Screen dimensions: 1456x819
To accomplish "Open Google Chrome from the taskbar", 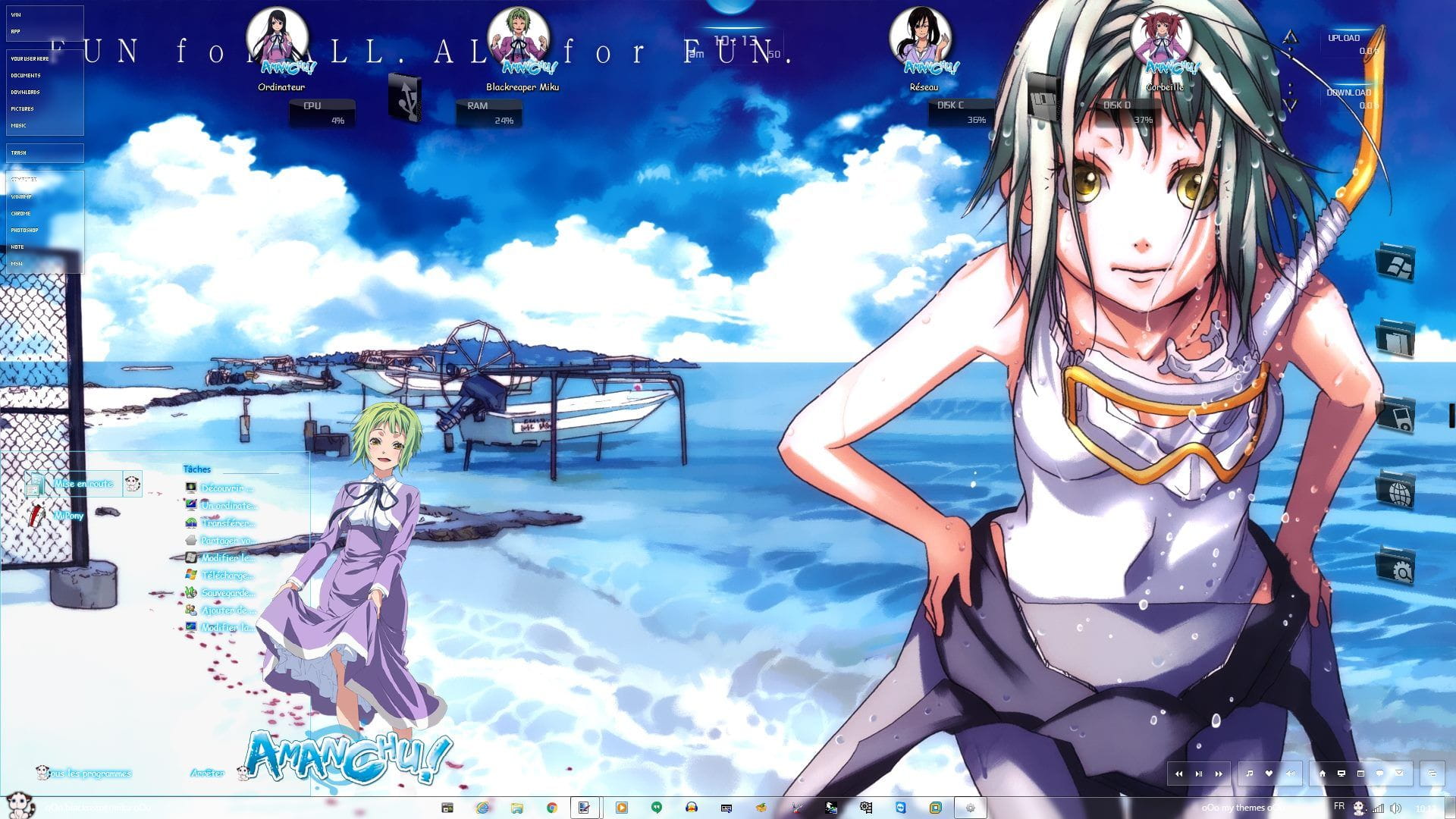I will 552,808.
